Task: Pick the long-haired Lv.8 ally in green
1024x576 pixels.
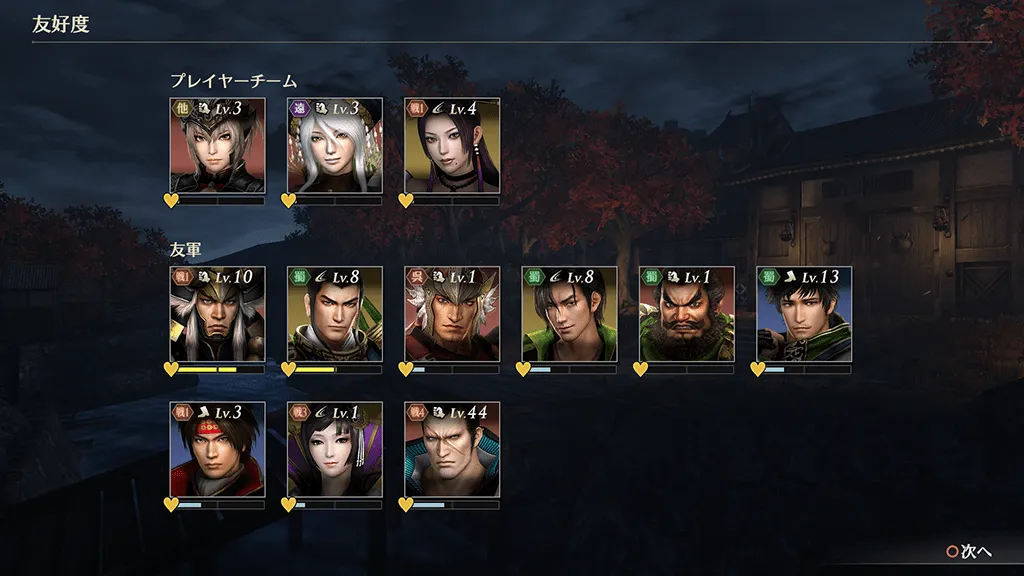Action: point(569,314)
